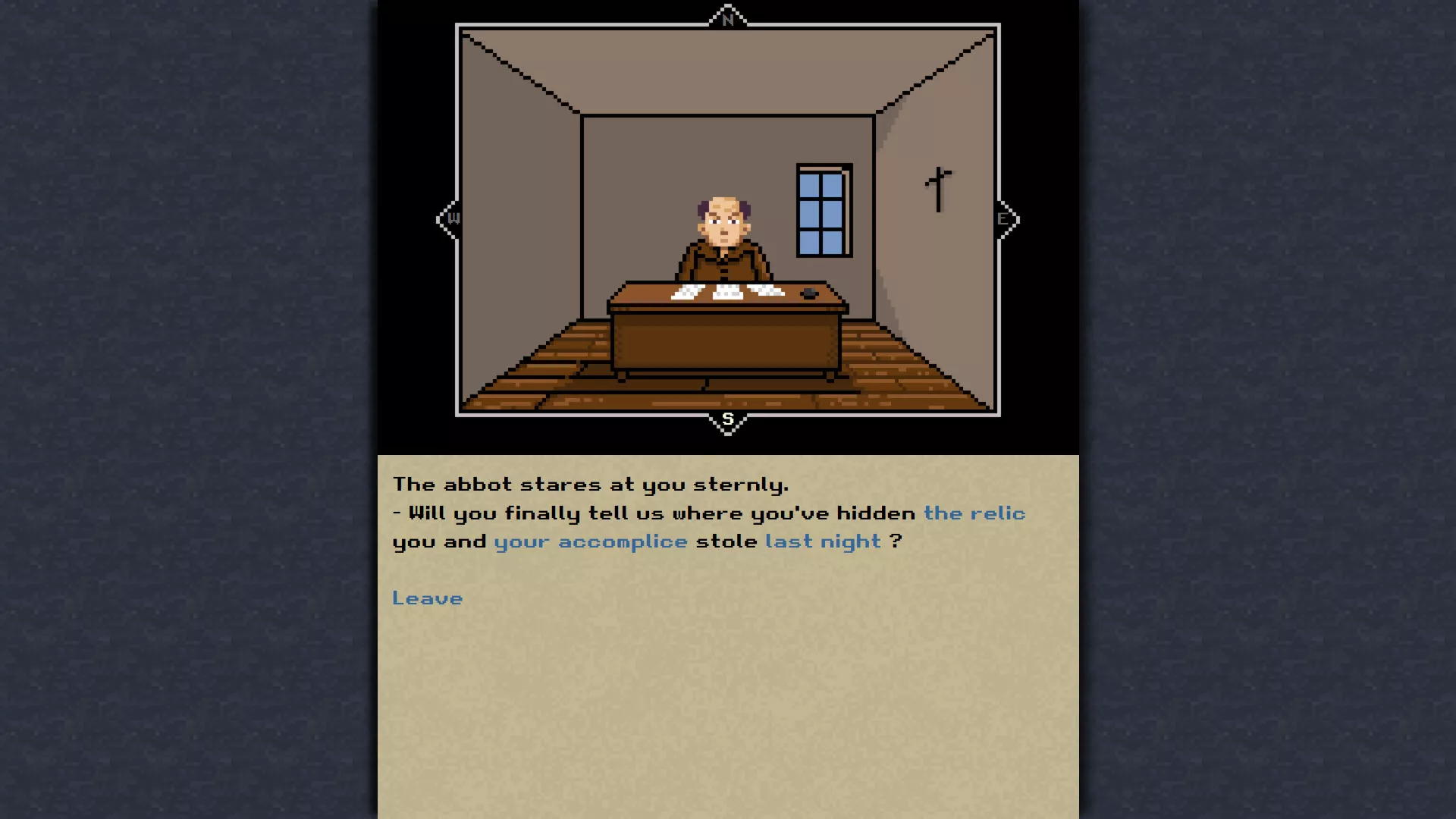Examine the wooden floorboards
1456x819 pixels.
(569, 387)
